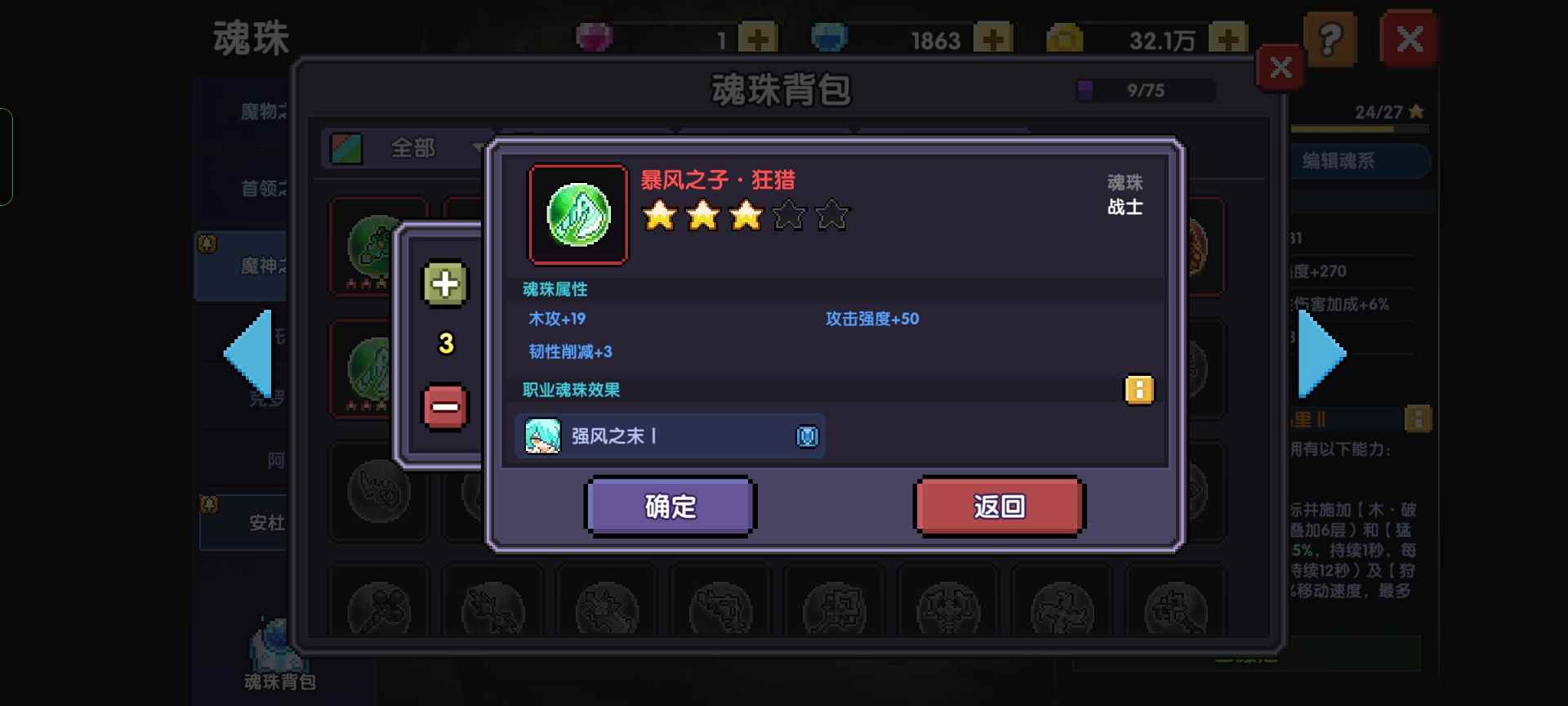The image size is (1568, 706).
Task: Click the shield icon next to 强风之末 I
Action: coord(807,436)
